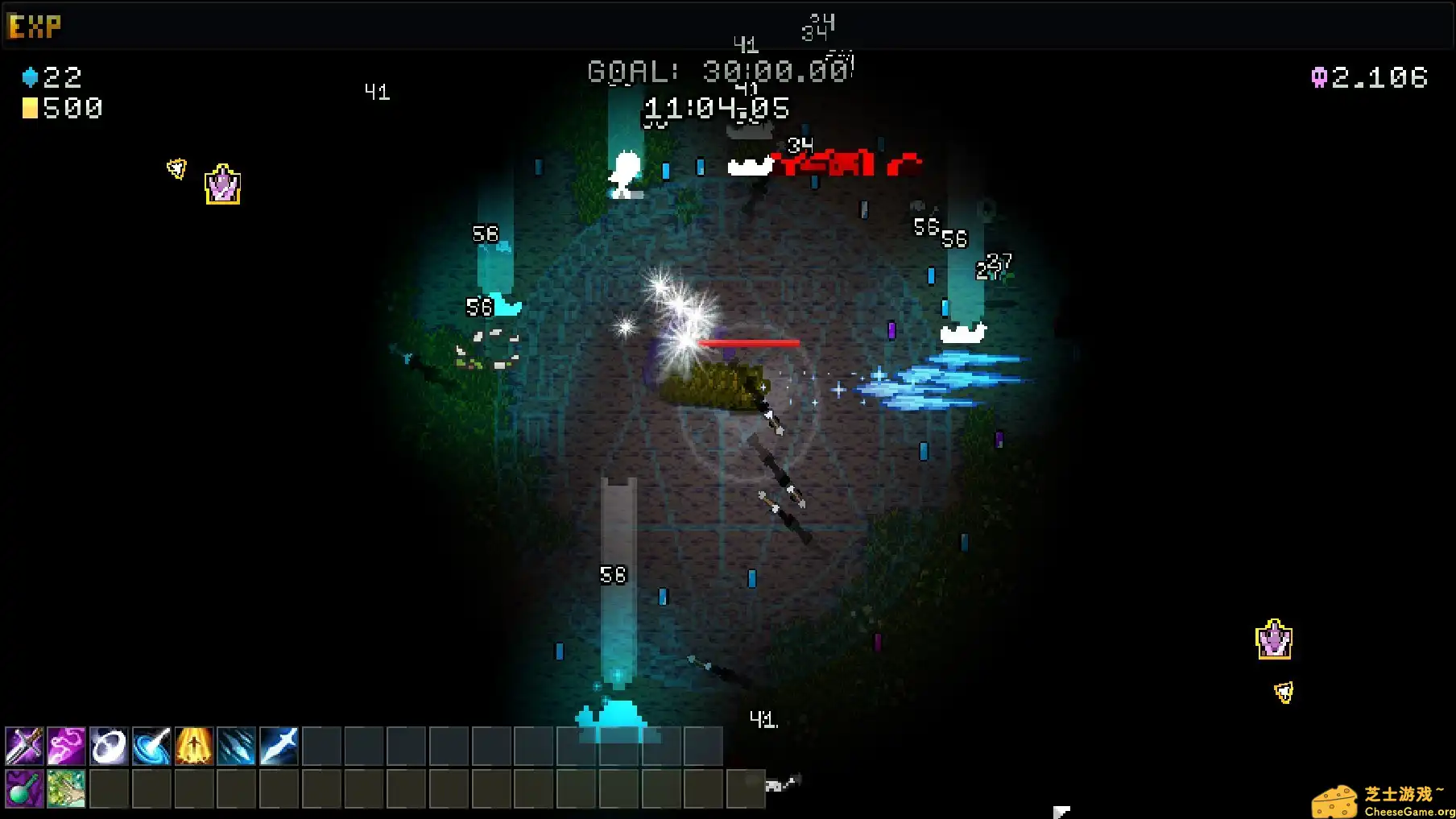Click the EXP progress bar

point(725,25)
